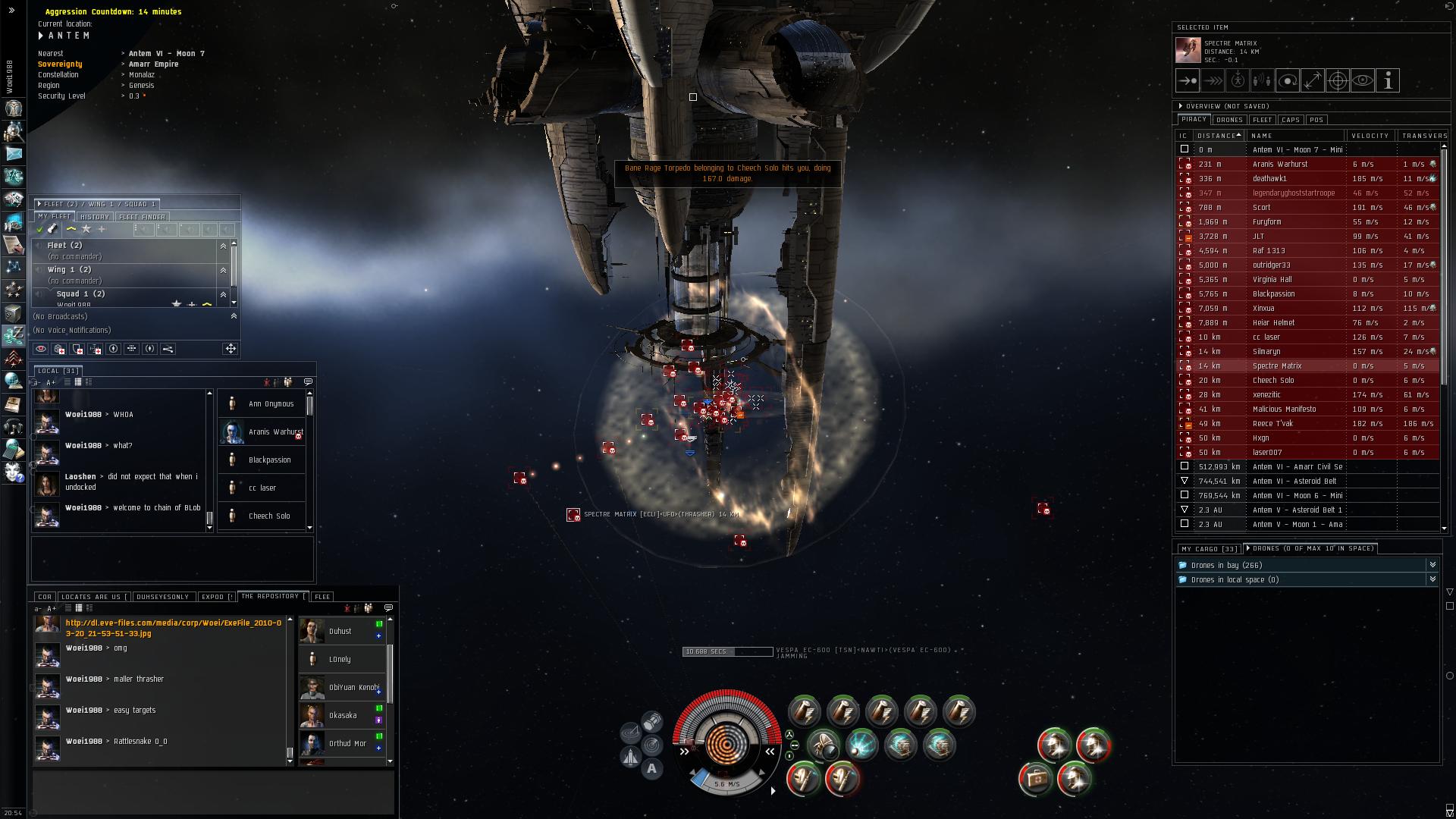The image size is (1456, 819).
Task: Open the fleet History tab
Action: (x=95, y=217)
